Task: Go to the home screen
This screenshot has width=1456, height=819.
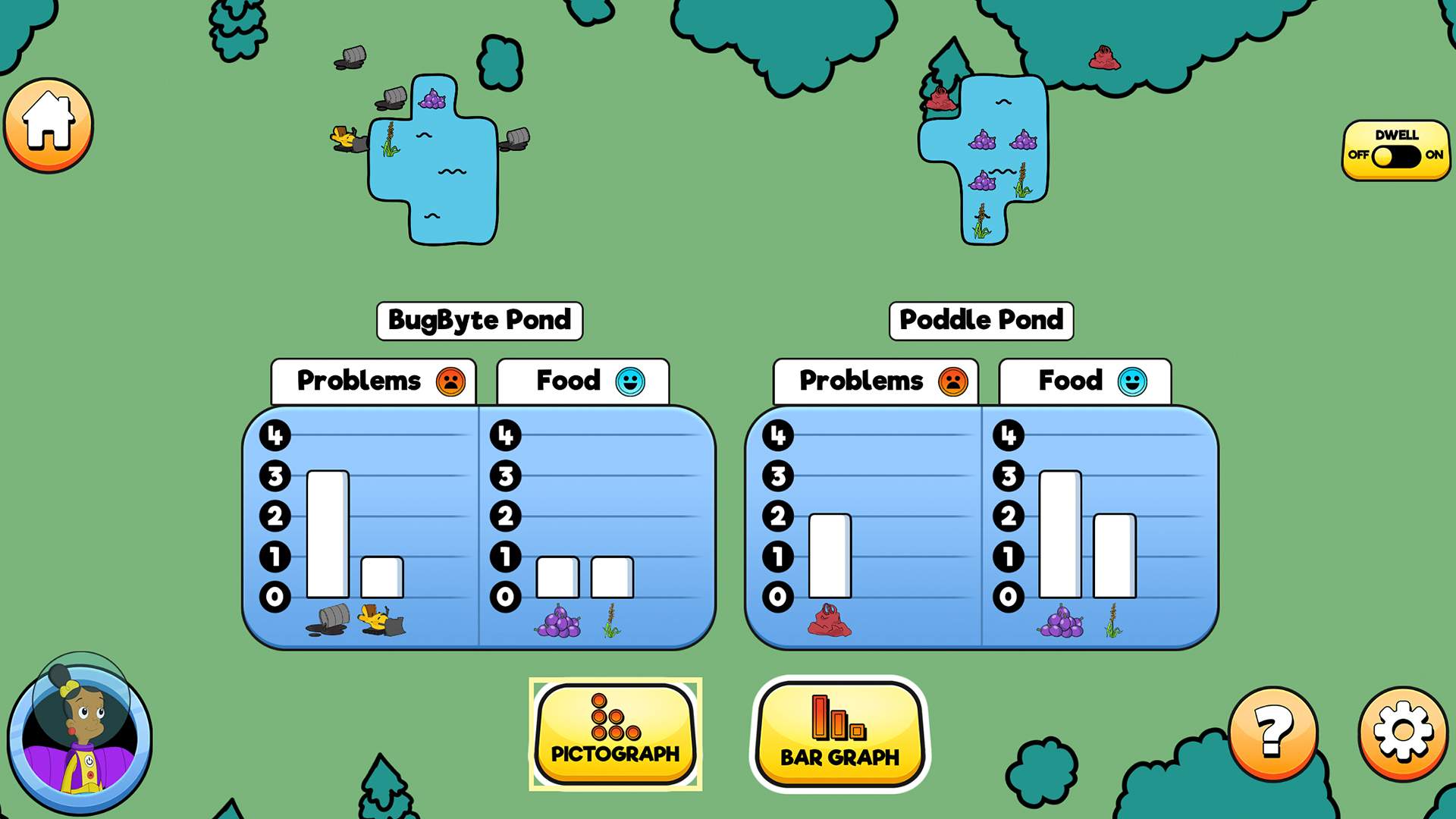Action: [49, 124]
